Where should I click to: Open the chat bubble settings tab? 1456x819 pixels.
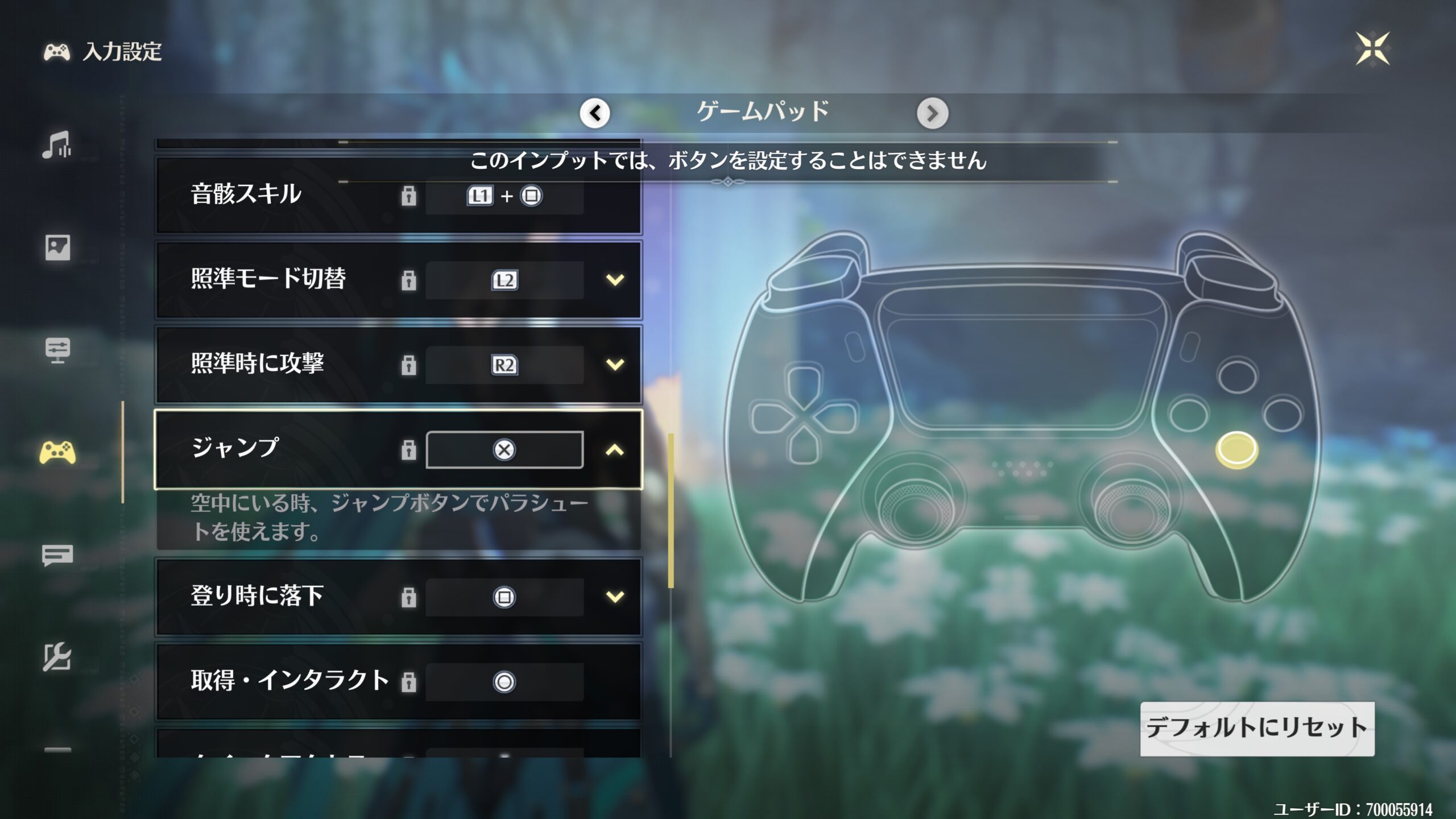[57, 555]
